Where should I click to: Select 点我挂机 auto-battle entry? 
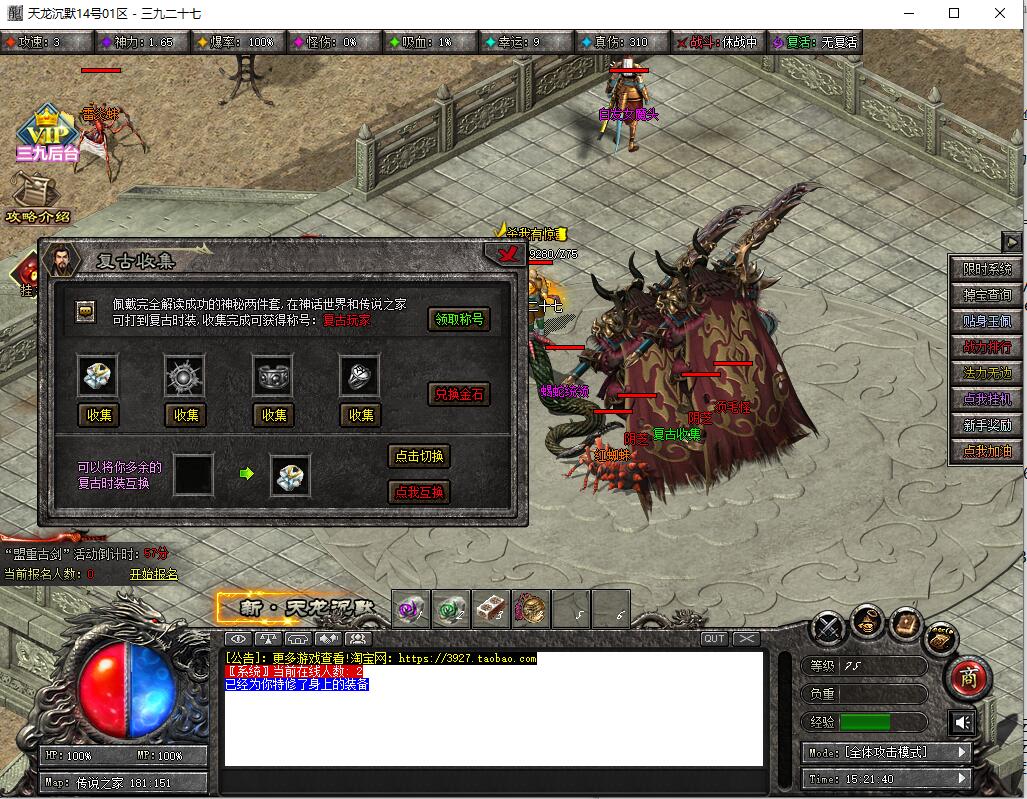point(987,399)
